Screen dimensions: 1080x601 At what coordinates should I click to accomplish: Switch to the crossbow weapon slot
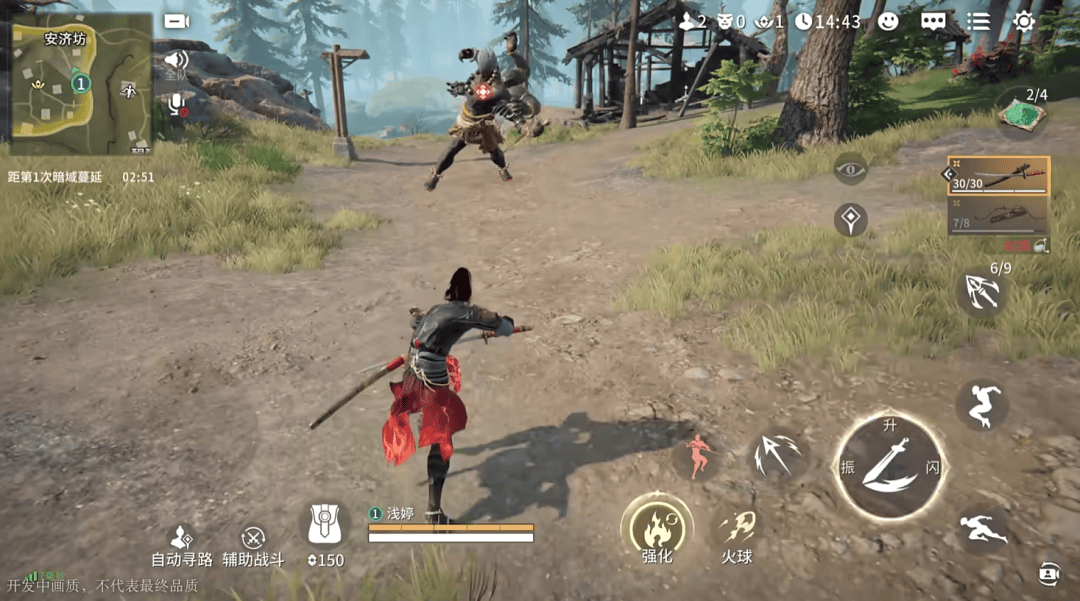[x=998, y=215]
